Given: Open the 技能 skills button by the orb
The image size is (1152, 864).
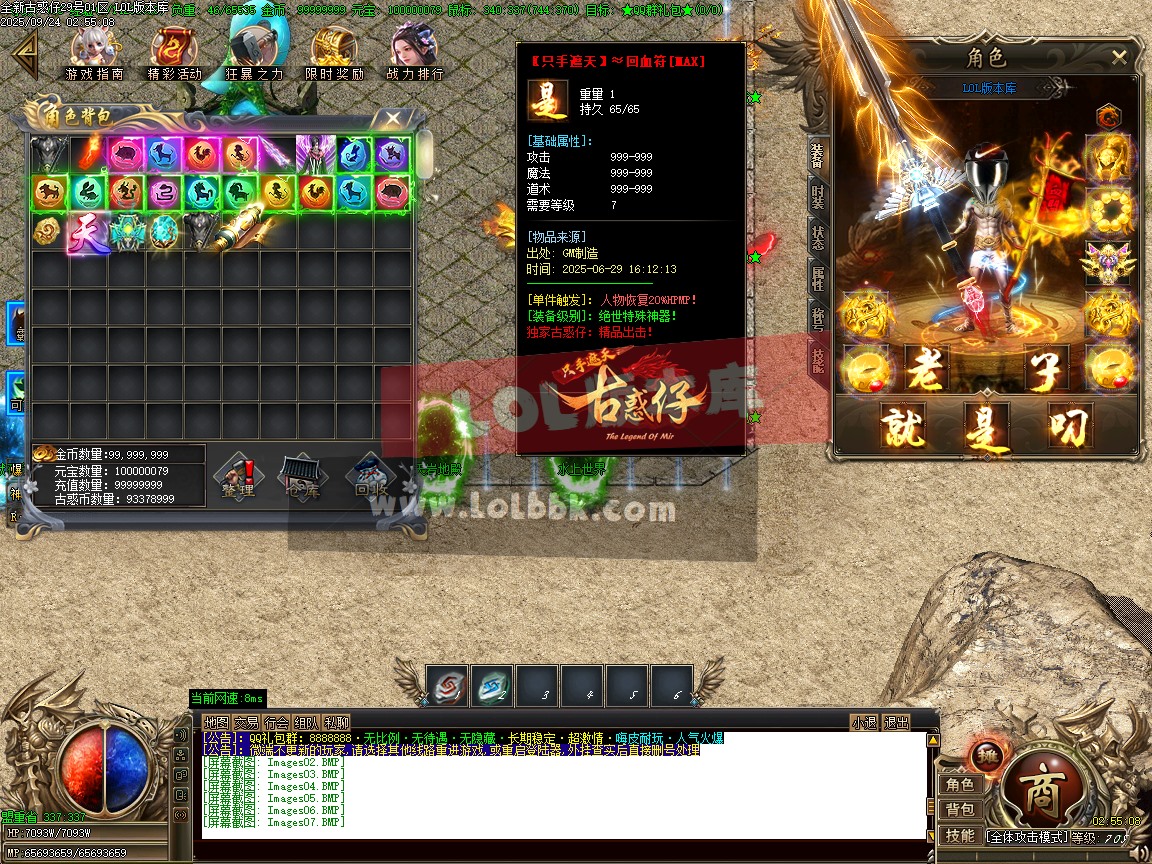Looking at the screenshot, I should (x=960, y=835).
